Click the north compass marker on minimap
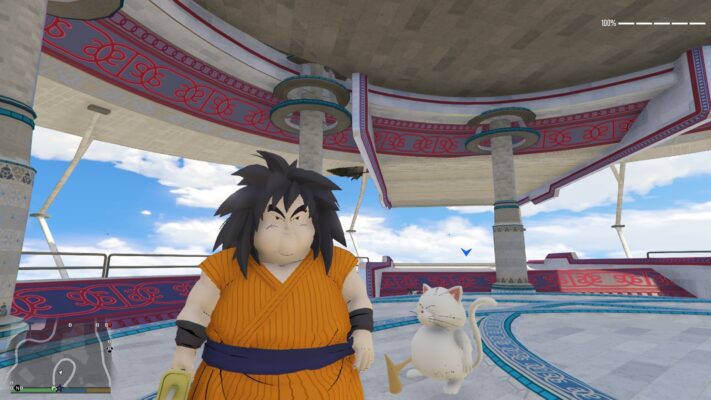 coord(17,388)
